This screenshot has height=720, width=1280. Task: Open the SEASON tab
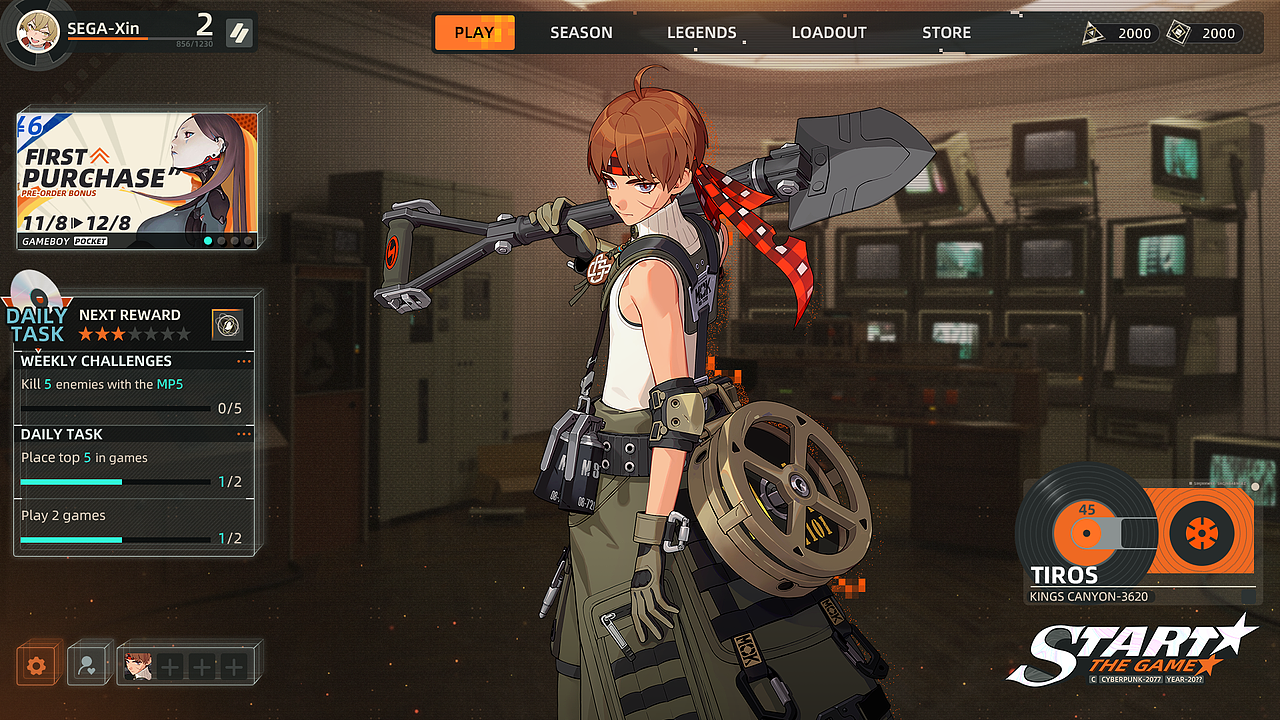[581, 33]
